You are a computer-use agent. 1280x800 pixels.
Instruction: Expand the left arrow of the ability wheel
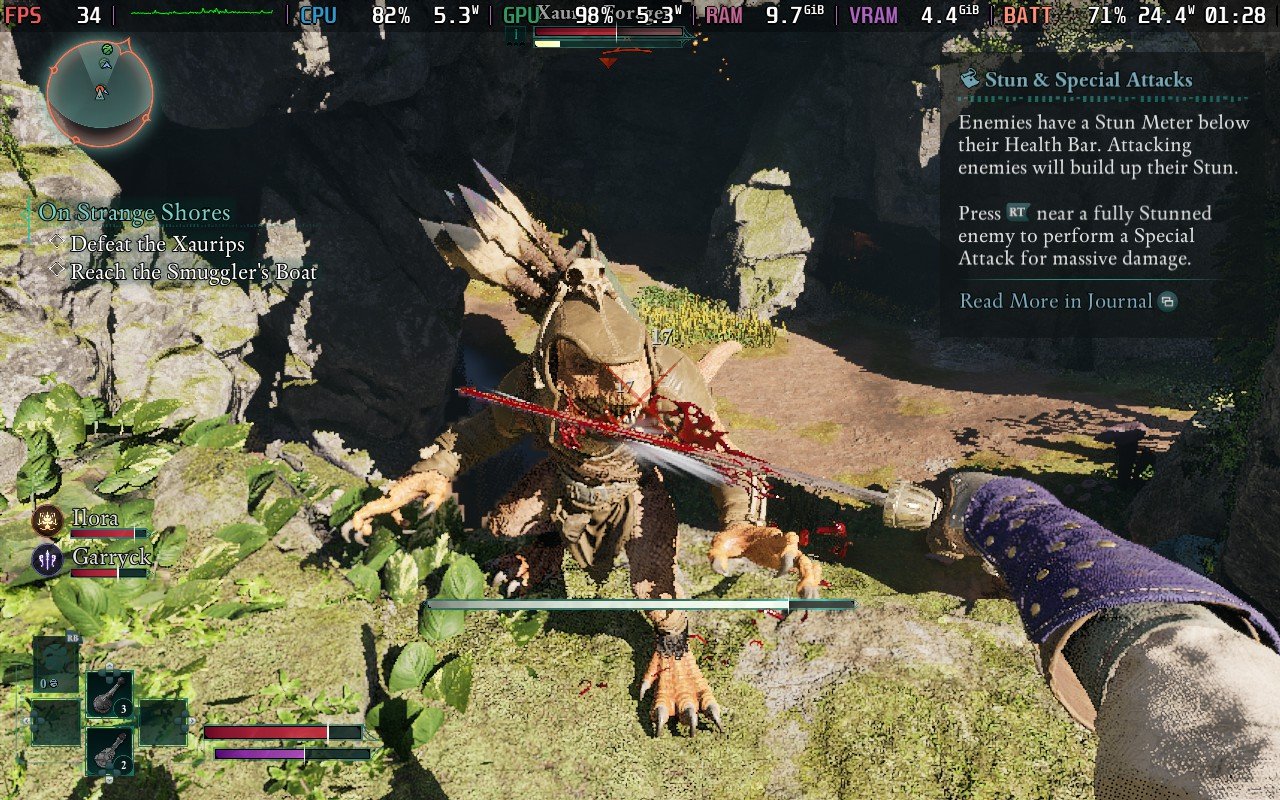tap(27, 720)
